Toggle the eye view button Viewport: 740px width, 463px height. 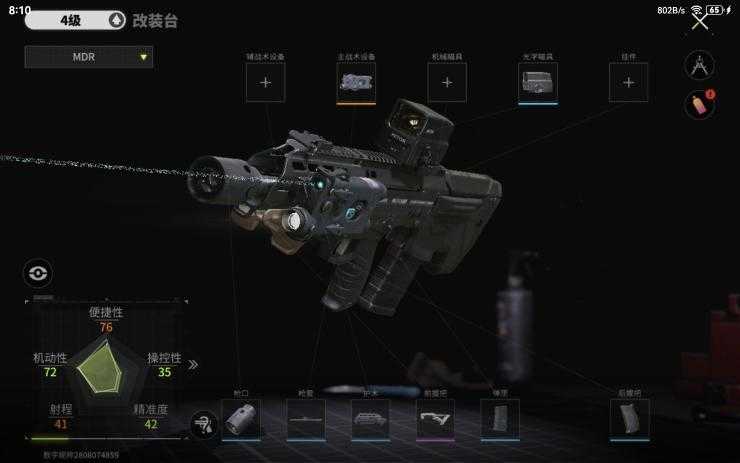(x=37, y=273)
